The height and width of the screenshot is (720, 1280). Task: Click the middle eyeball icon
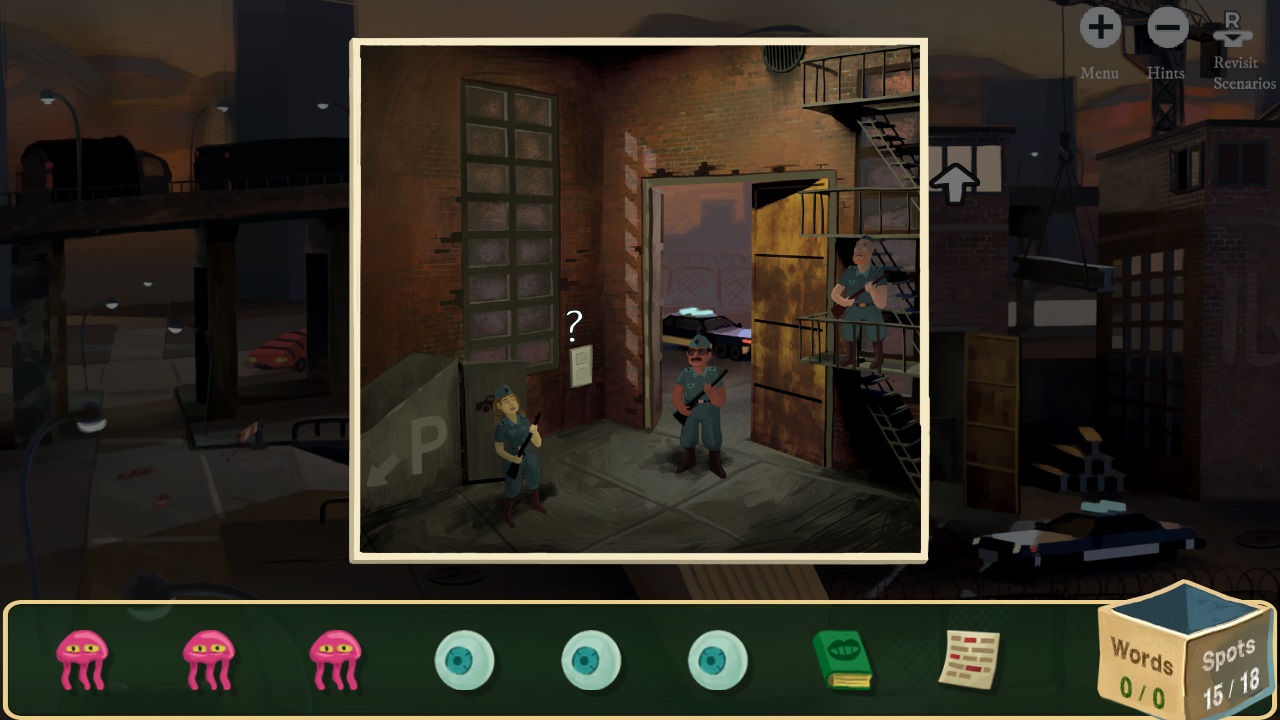pyautogui.click(x=591, y=658)
